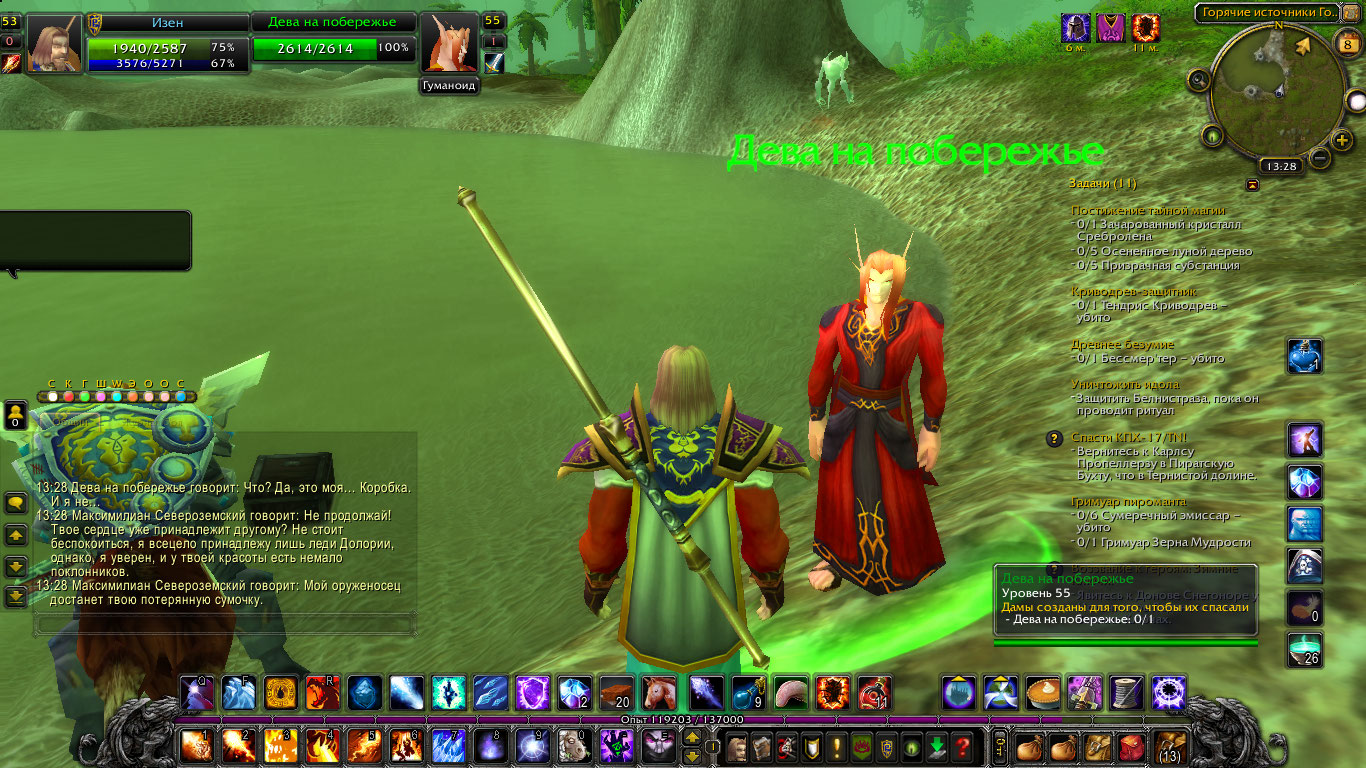Viewport: 1366px width, 768px height.
Task: Select the player portrait of Изен
Action: point(54,43)
